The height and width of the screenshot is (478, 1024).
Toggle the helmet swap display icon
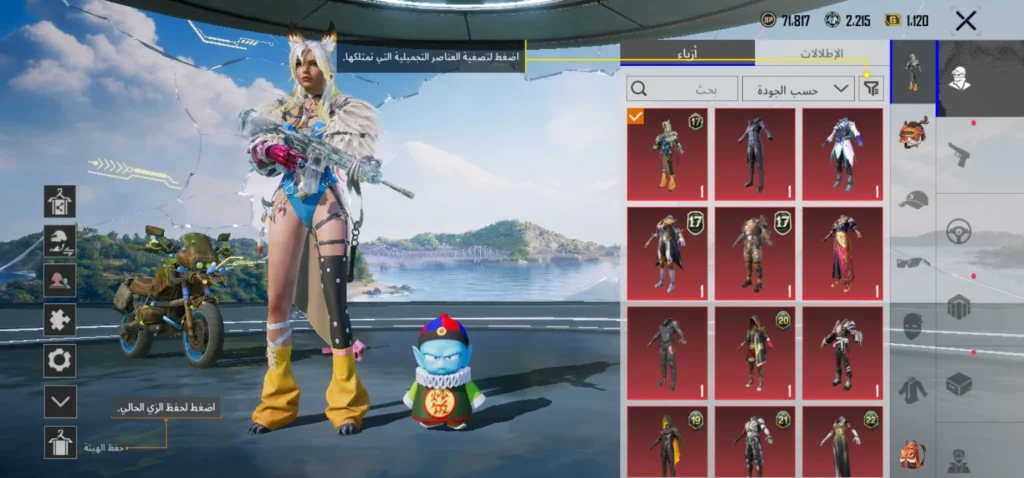pyautogui.click(x=60, y=240)
